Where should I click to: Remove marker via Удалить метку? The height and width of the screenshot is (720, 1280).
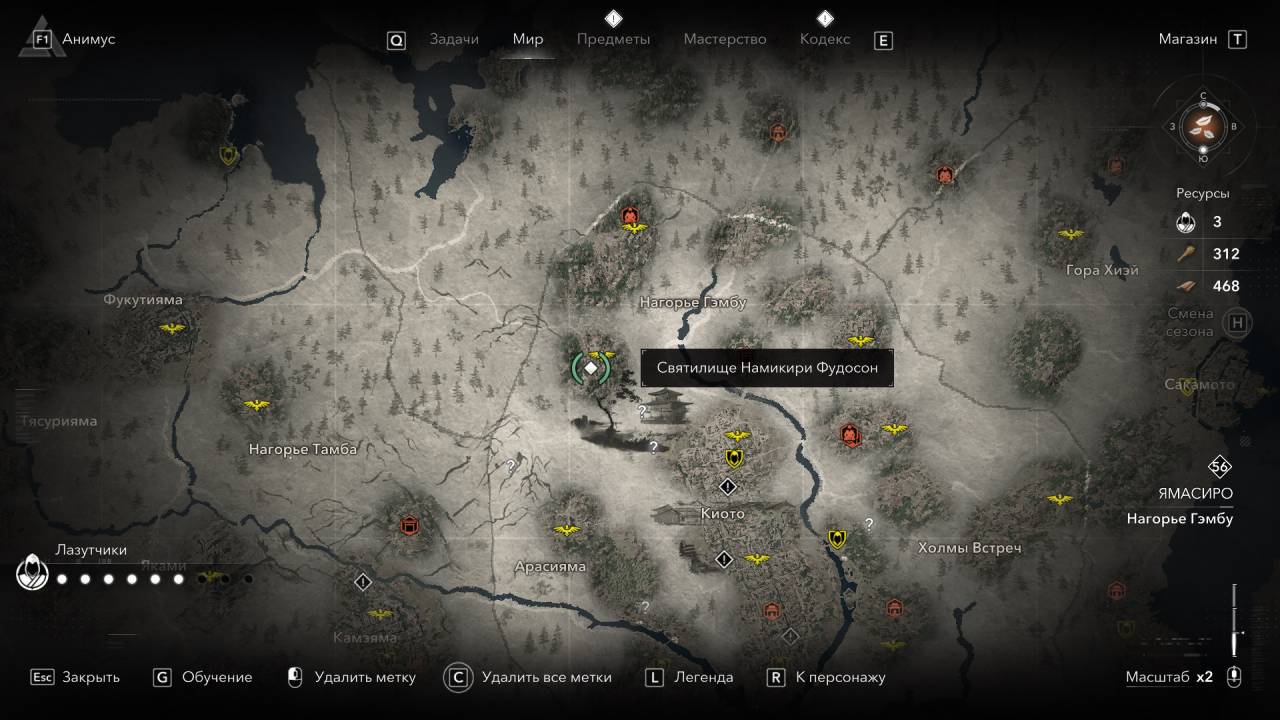click(x=351, y=677)
